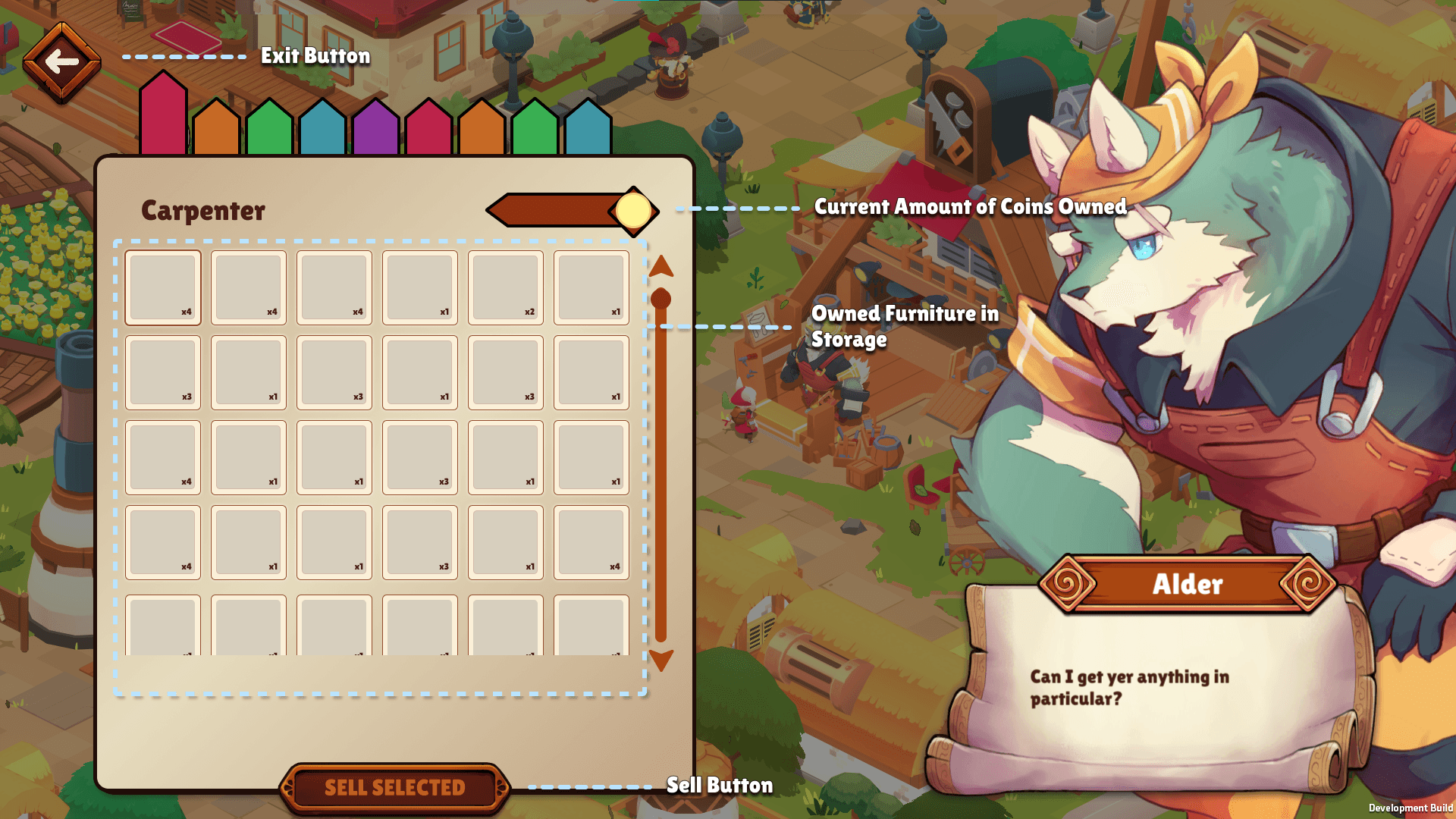1456x819 pixels.
Task: Switch to the purple category tab
Action: [375, 129]
